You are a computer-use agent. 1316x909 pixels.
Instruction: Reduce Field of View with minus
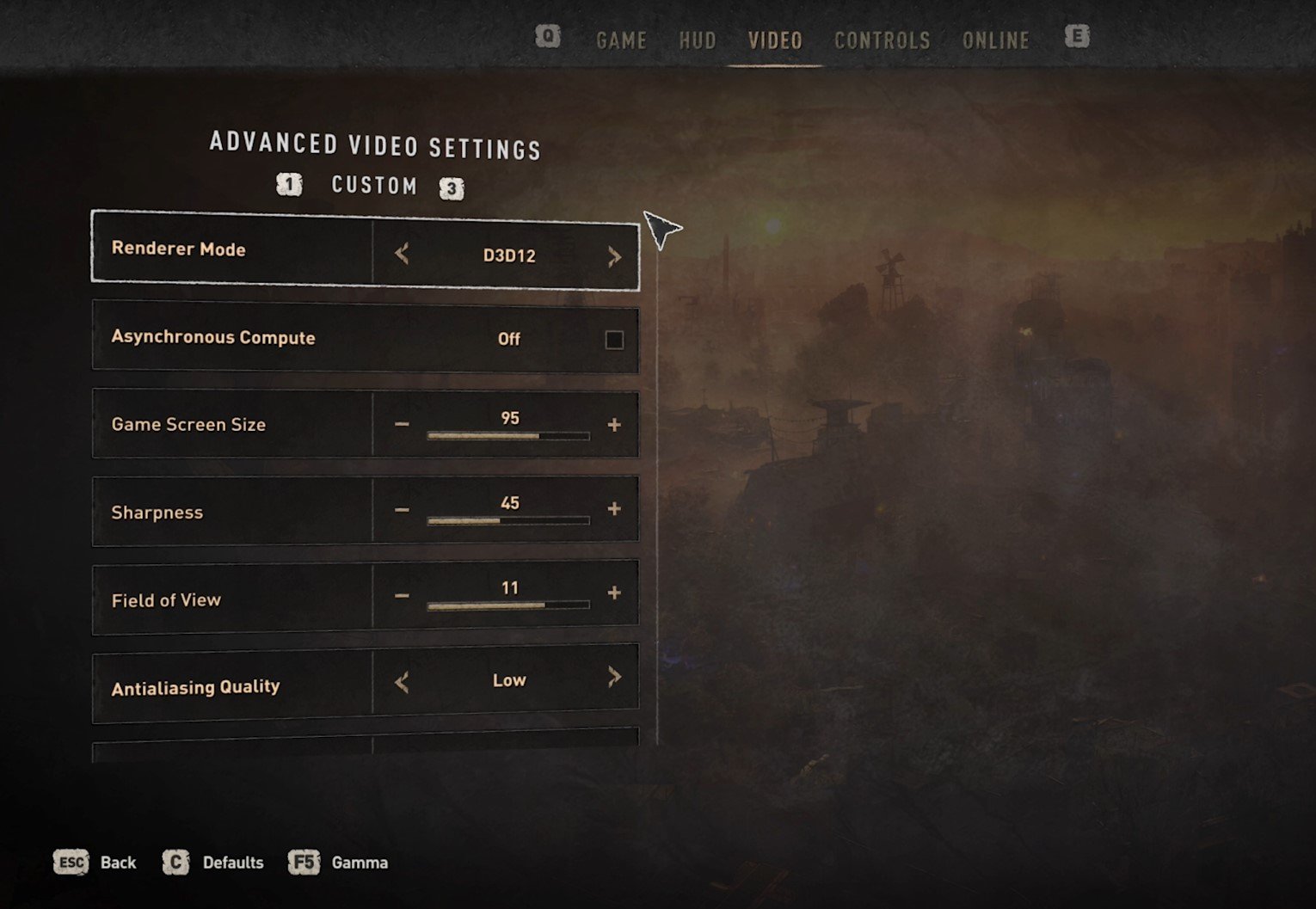point(402,595)
